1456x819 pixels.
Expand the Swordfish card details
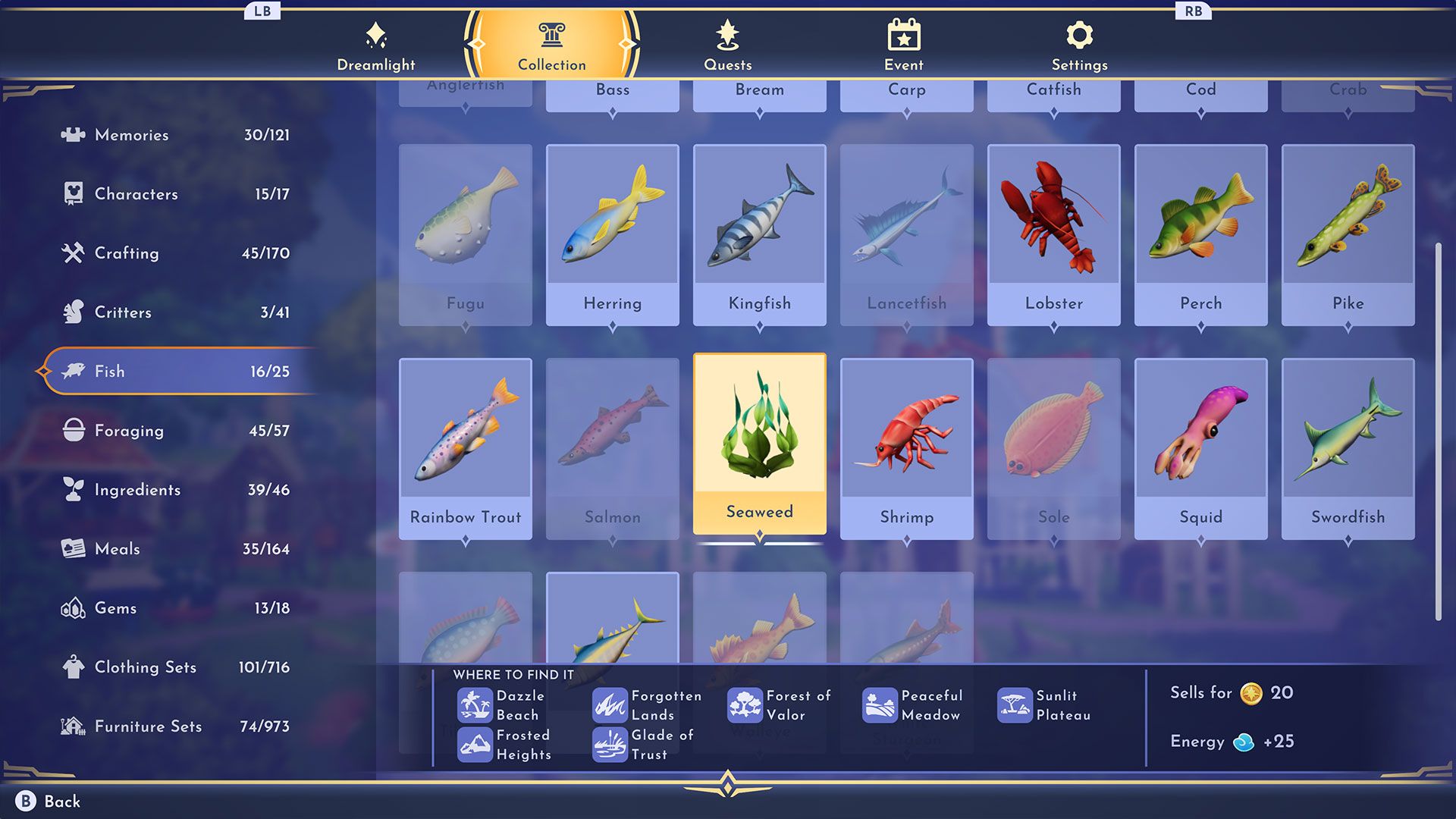1348,538
